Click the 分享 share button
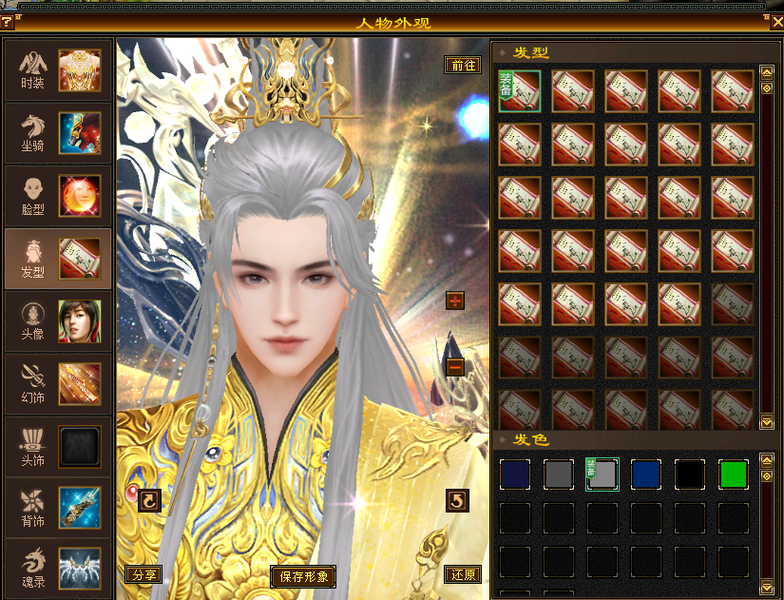The height and width of the screenshot is (600, 784). [144, 575]
